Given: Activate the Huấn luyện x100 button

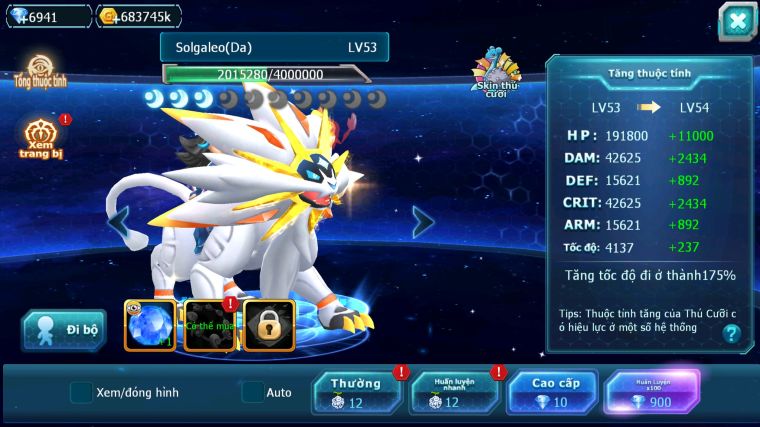Looking at the screenshot, I should 652,392.
